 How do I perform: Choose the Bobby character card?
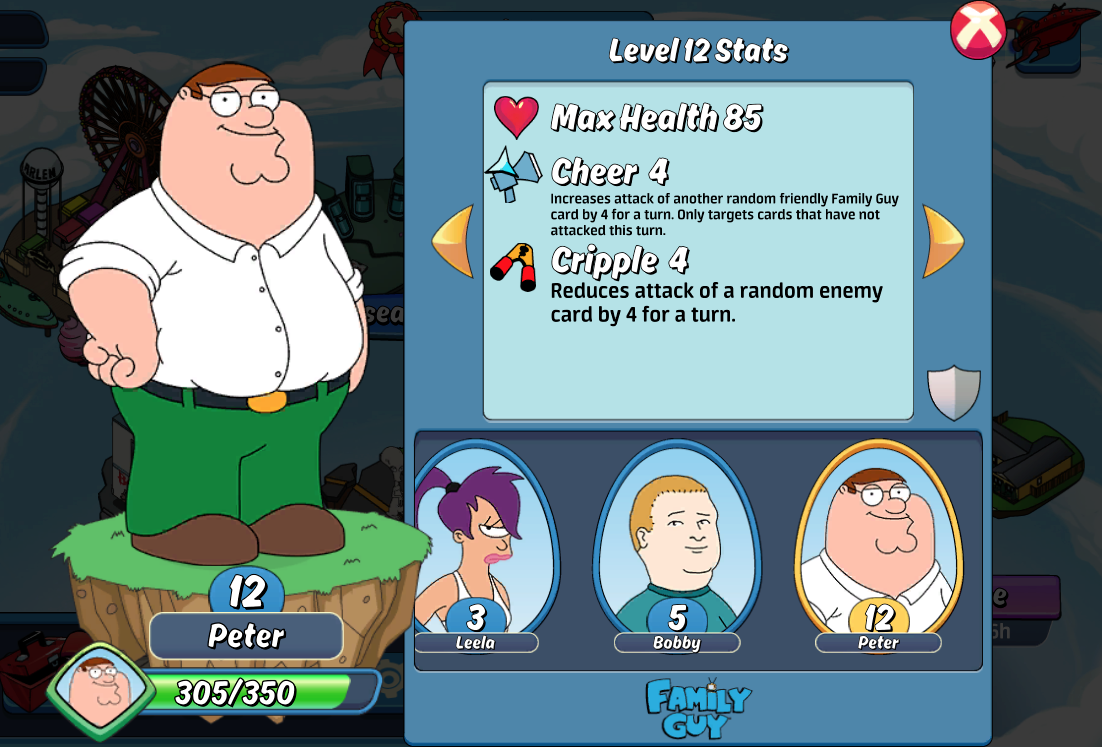[x=677, y=545]
